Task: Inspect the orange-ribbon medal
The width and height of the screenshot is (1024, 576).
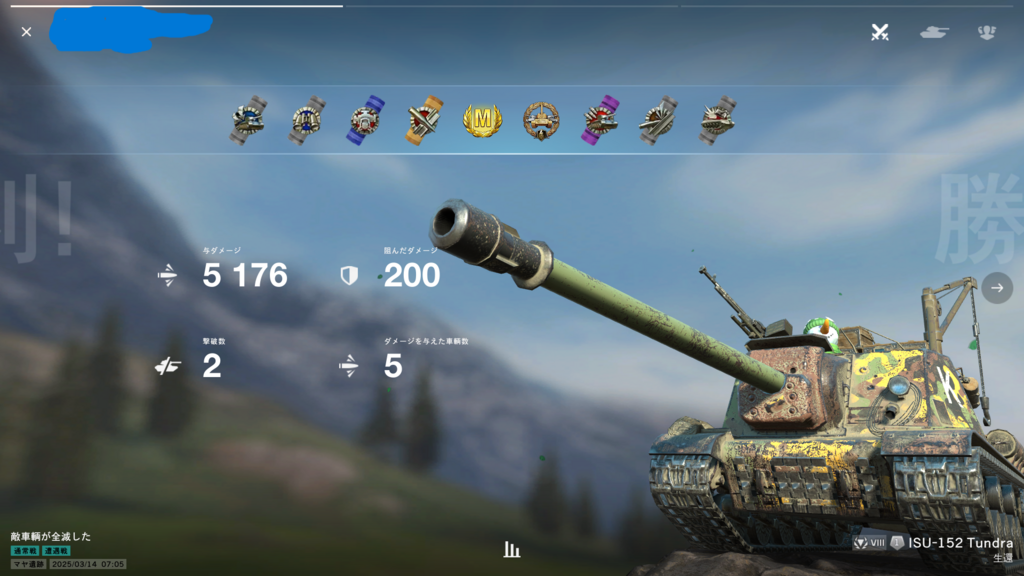Action: tap(423, 121)
